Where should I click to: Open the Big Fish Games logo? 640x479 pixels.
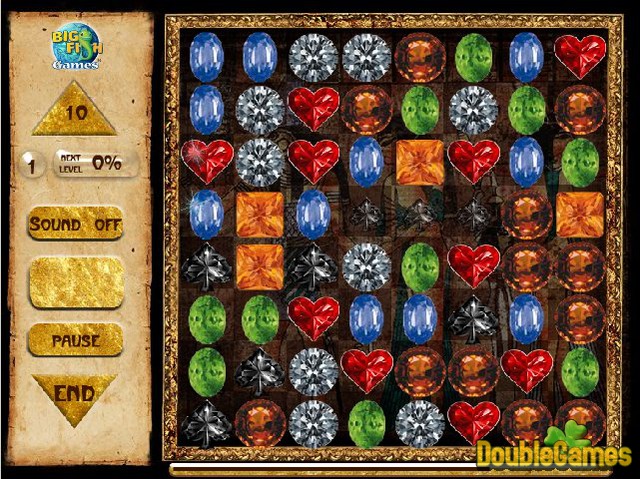pyautogui.click(x=76, y=49)
